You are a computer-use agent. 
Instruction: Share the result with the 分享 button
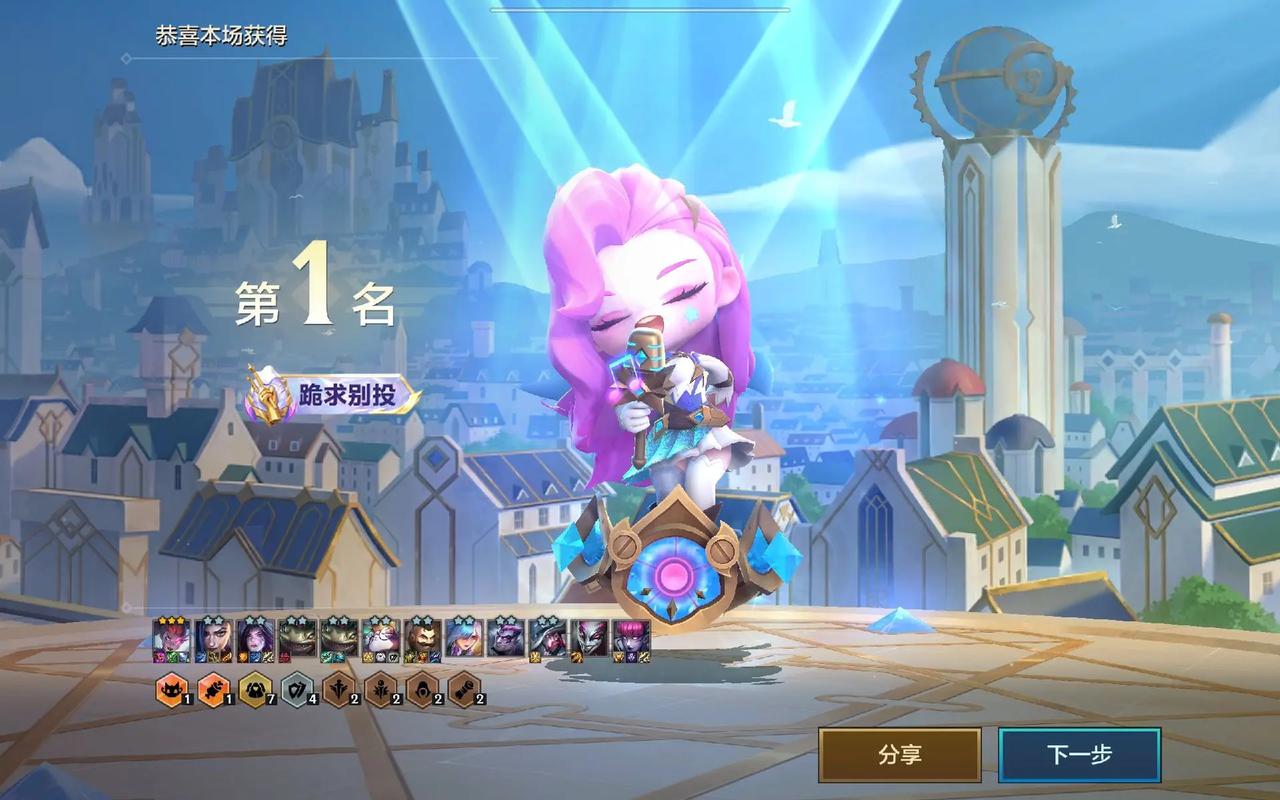(x=899, y=755)
